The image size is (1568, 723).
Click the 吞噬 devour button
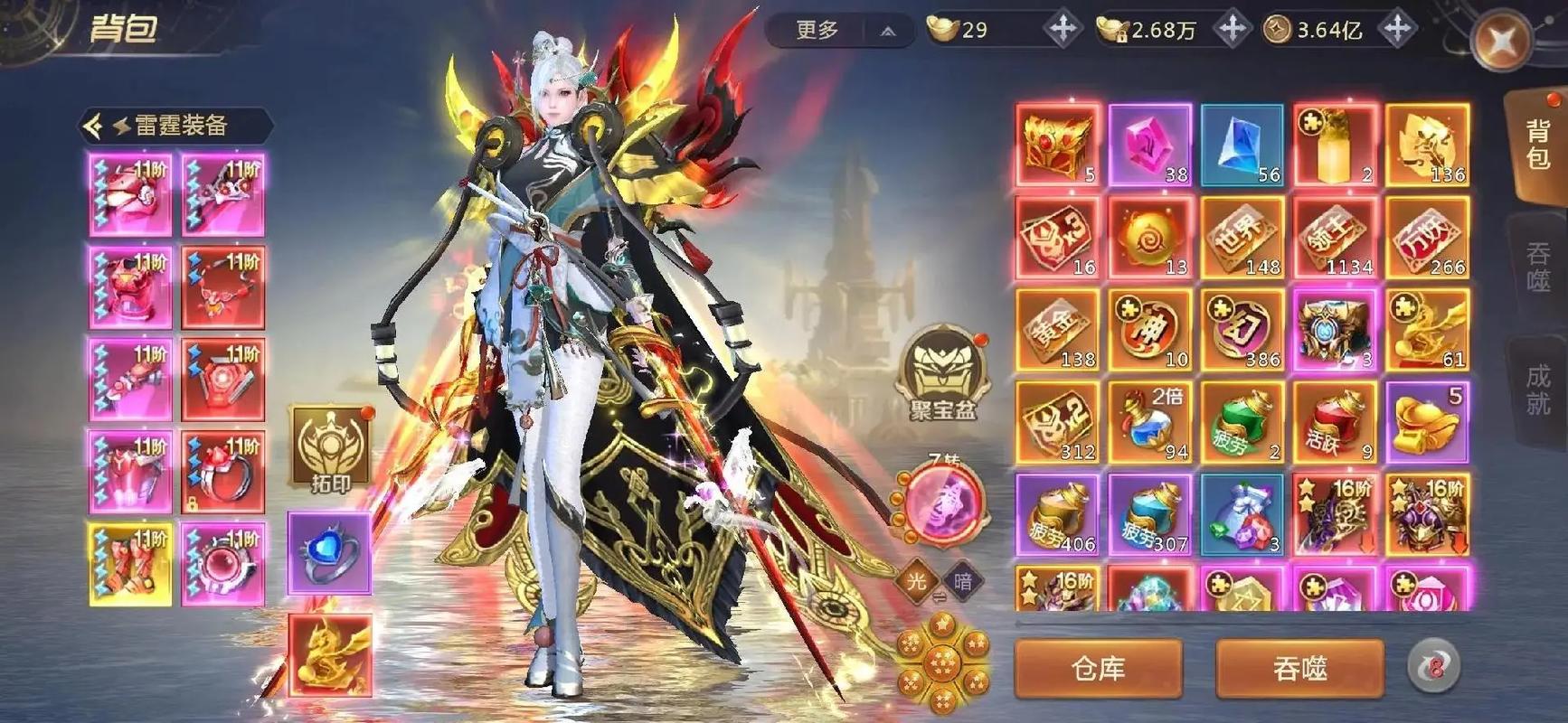click(x=1299, y=669)
